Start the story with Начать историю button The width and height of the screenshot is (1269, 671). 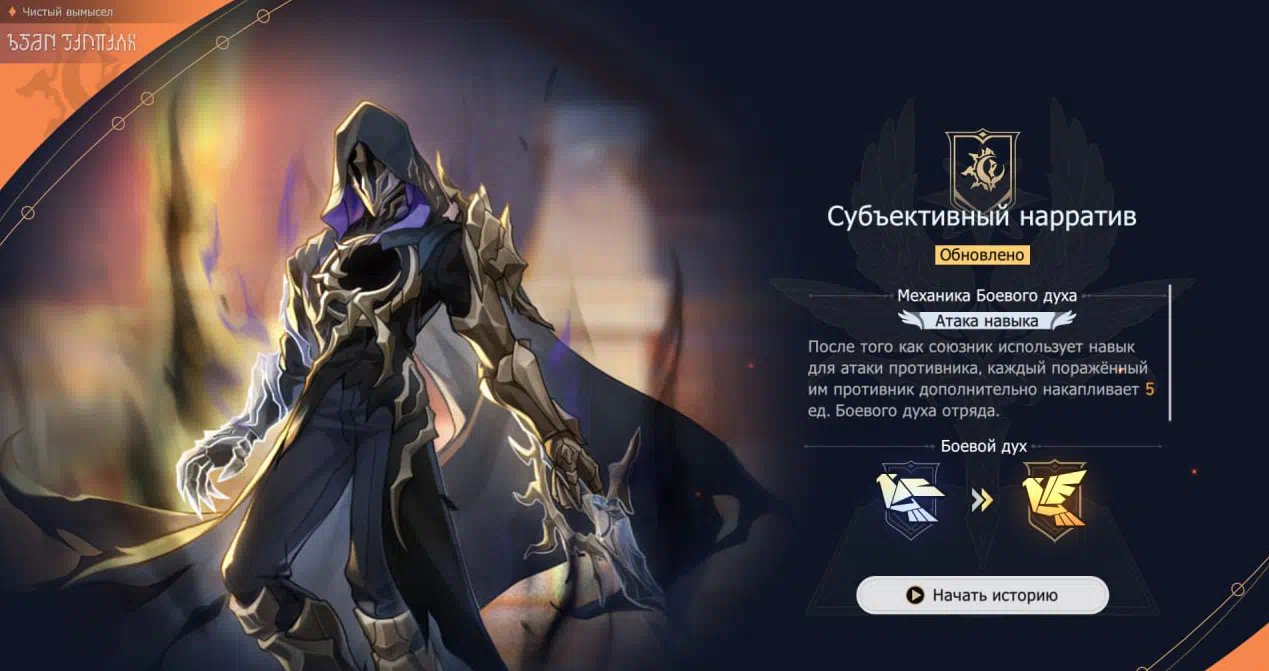pos(982,595)
